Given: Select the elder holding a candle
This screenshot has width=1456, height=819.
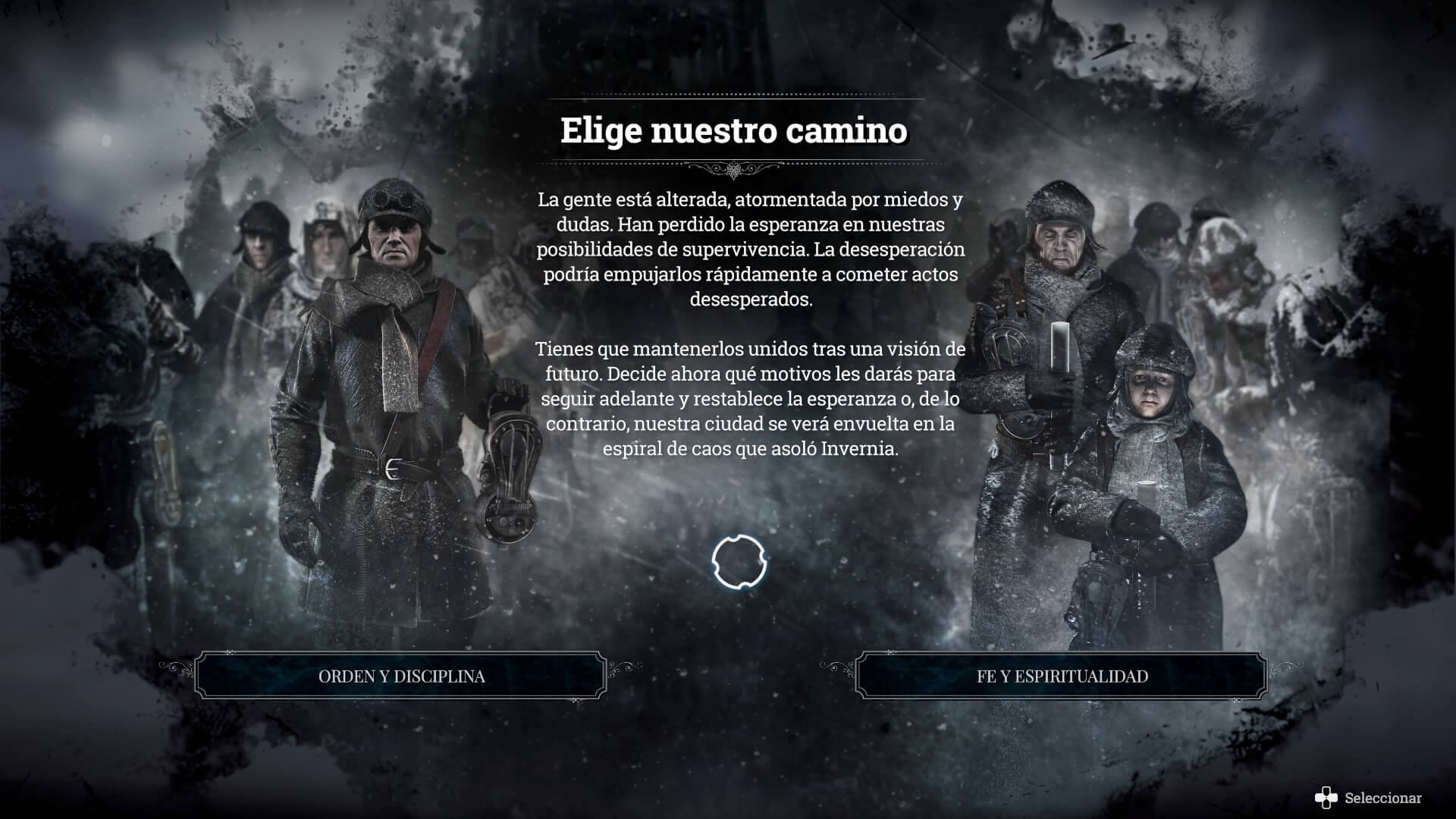Looking at the screenshot, I should pos(1058,250).
